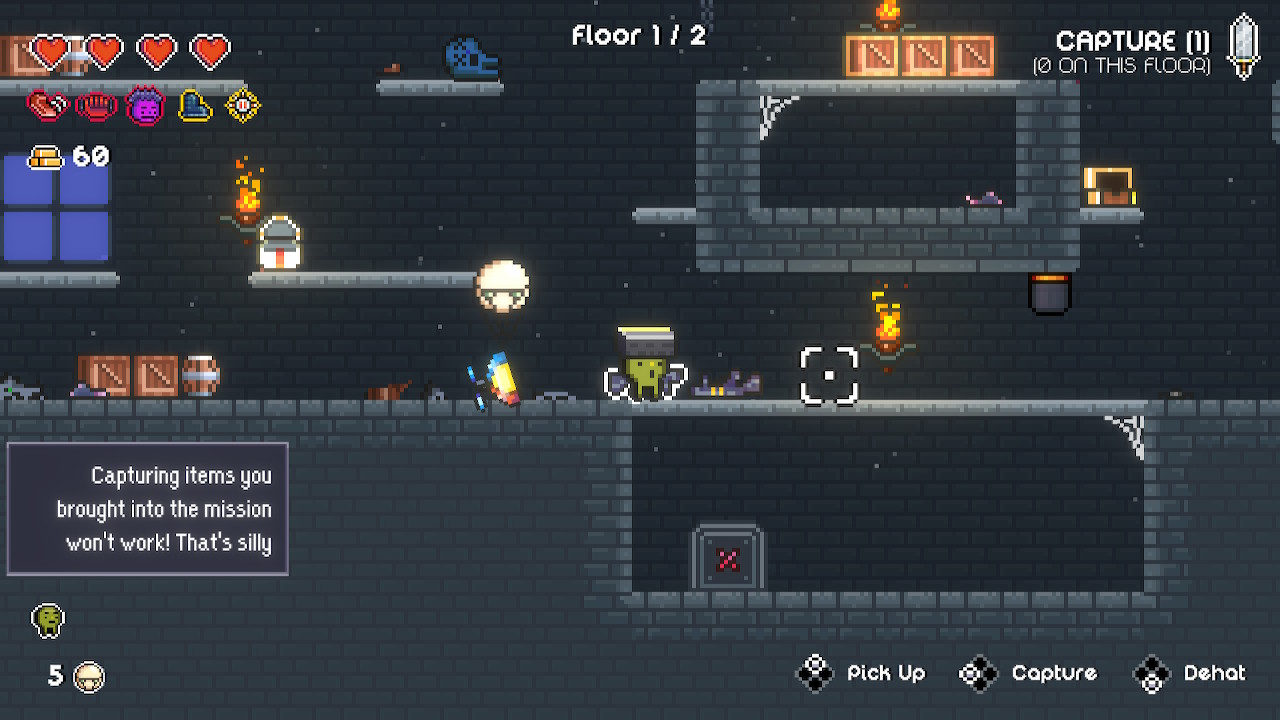
Task: Click the green character portrait icon
Action: click(x=47, y=620)
